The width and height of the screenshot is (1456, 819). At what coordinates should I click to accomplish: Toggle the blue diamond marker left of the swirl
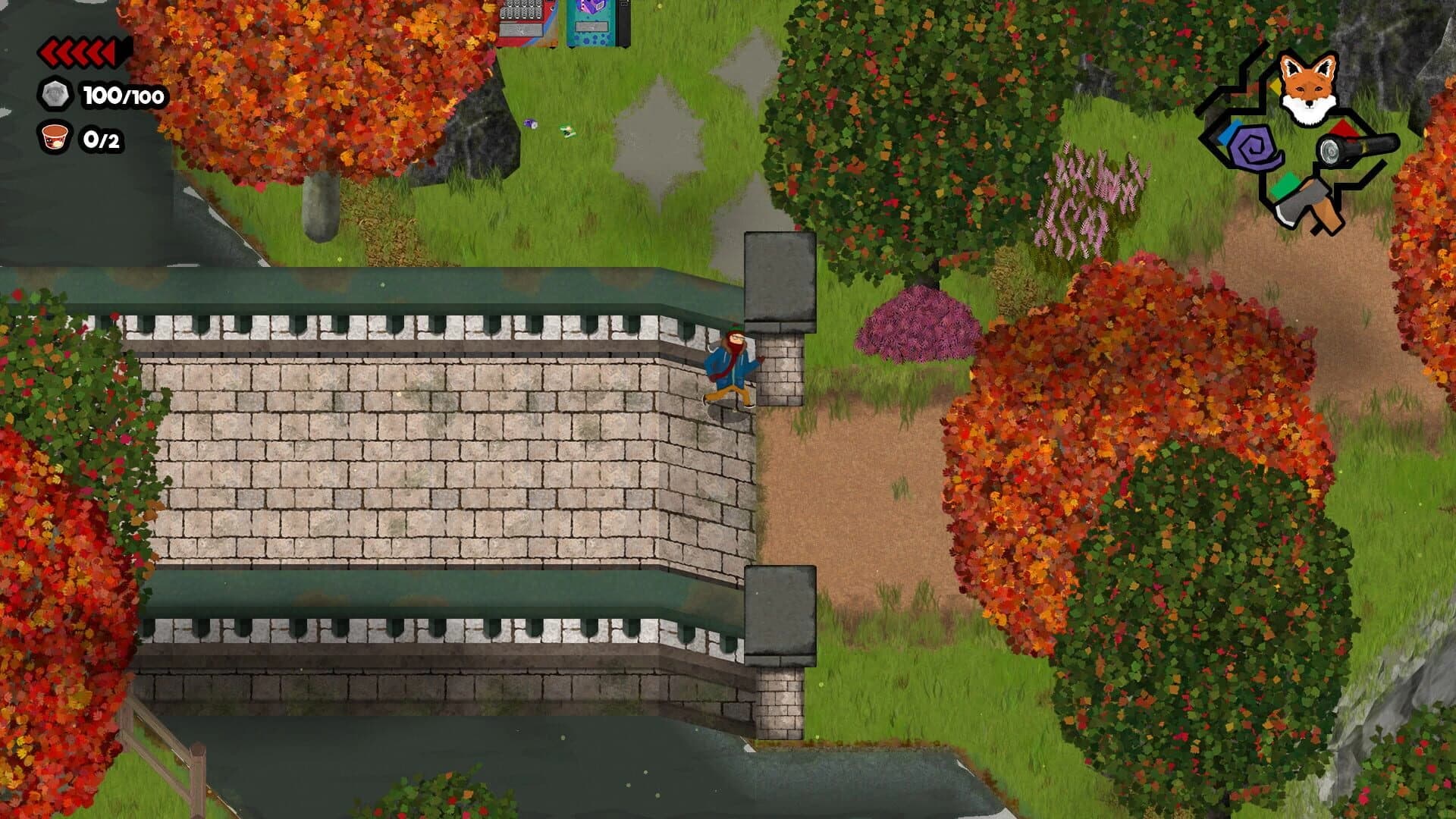[x=1229, y=133]
